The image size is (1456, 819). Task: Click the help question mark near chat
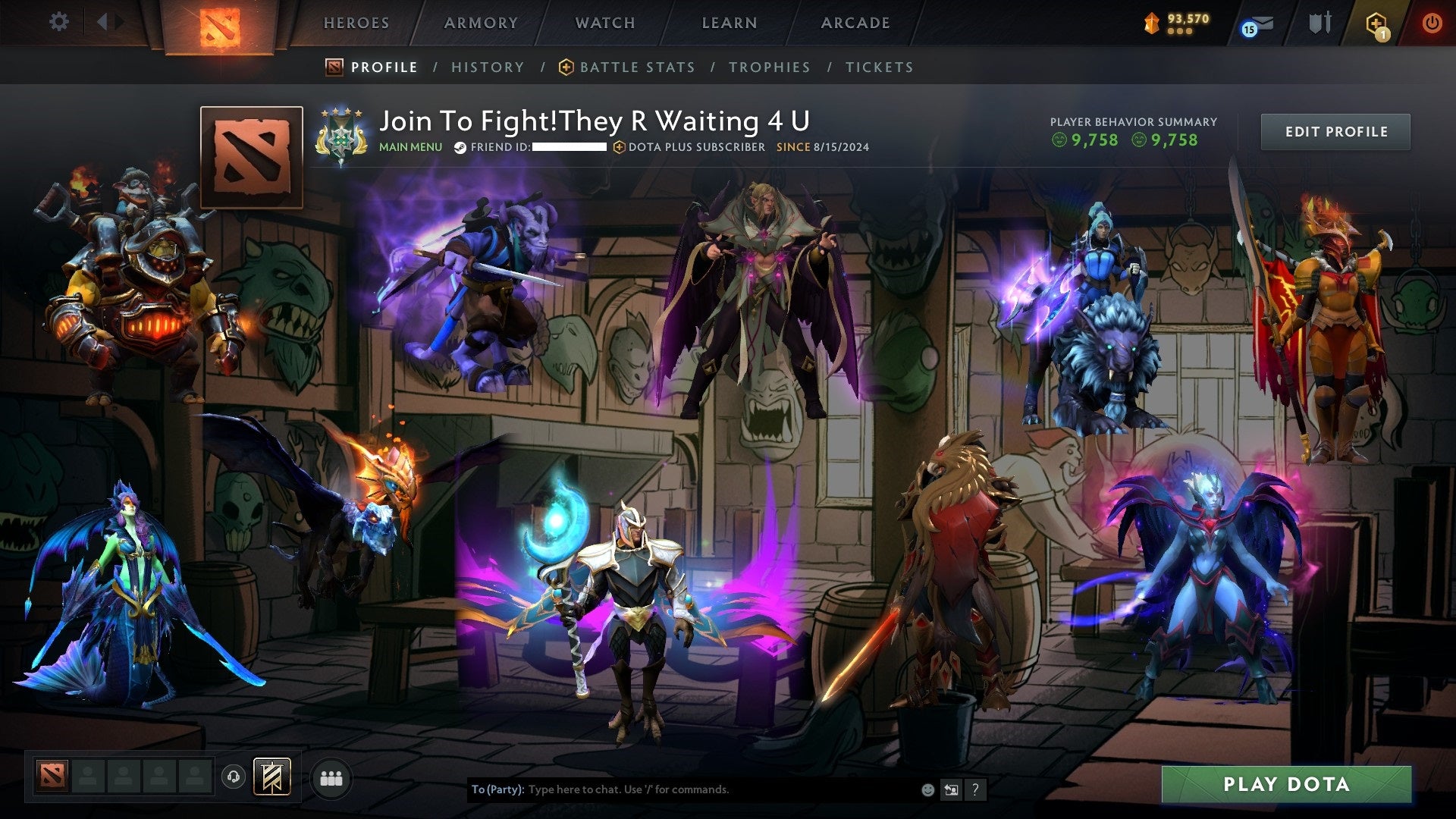tap(975, 789)
